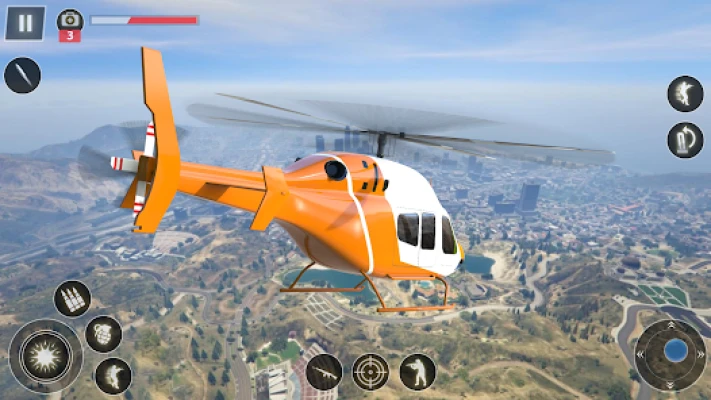Tap the three-bullets ammo button
This screenshot has width=711, height=400.
point(72,298)
